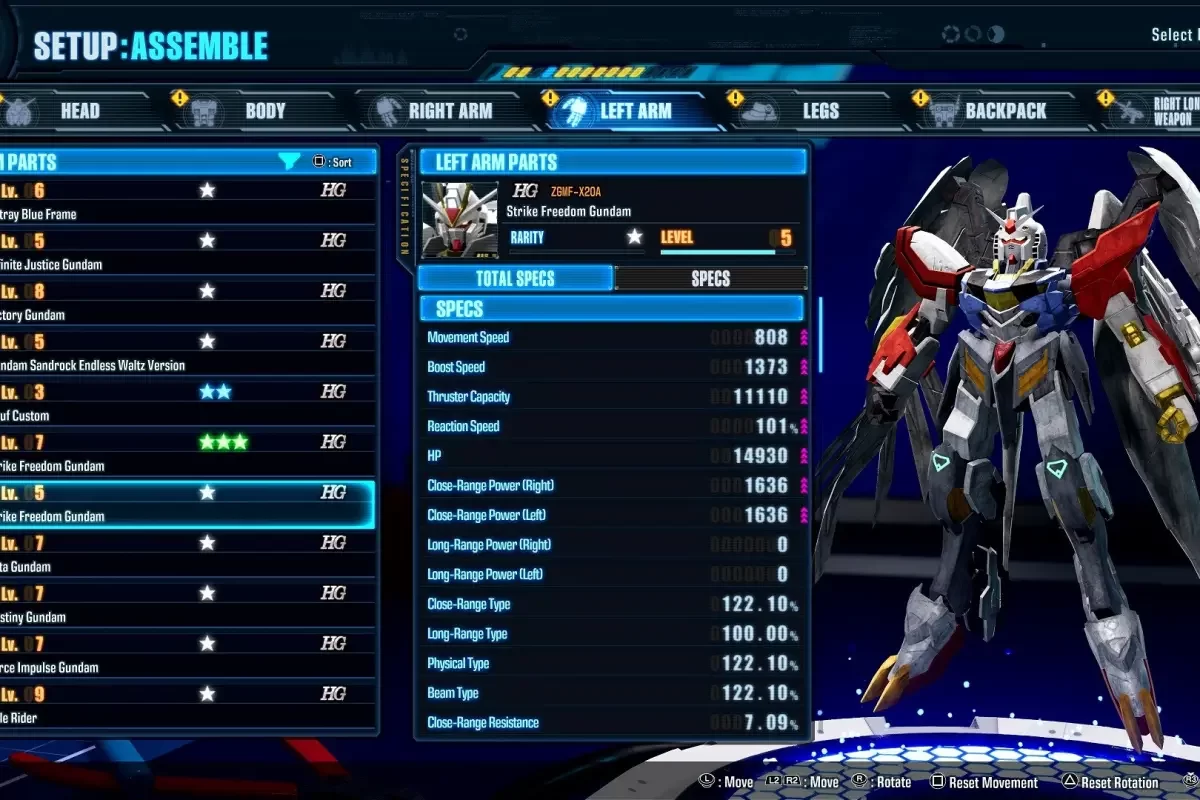Screen dimensions: 1200x800
Task: Show the TOTAL SPECS view
Action: 515,279
